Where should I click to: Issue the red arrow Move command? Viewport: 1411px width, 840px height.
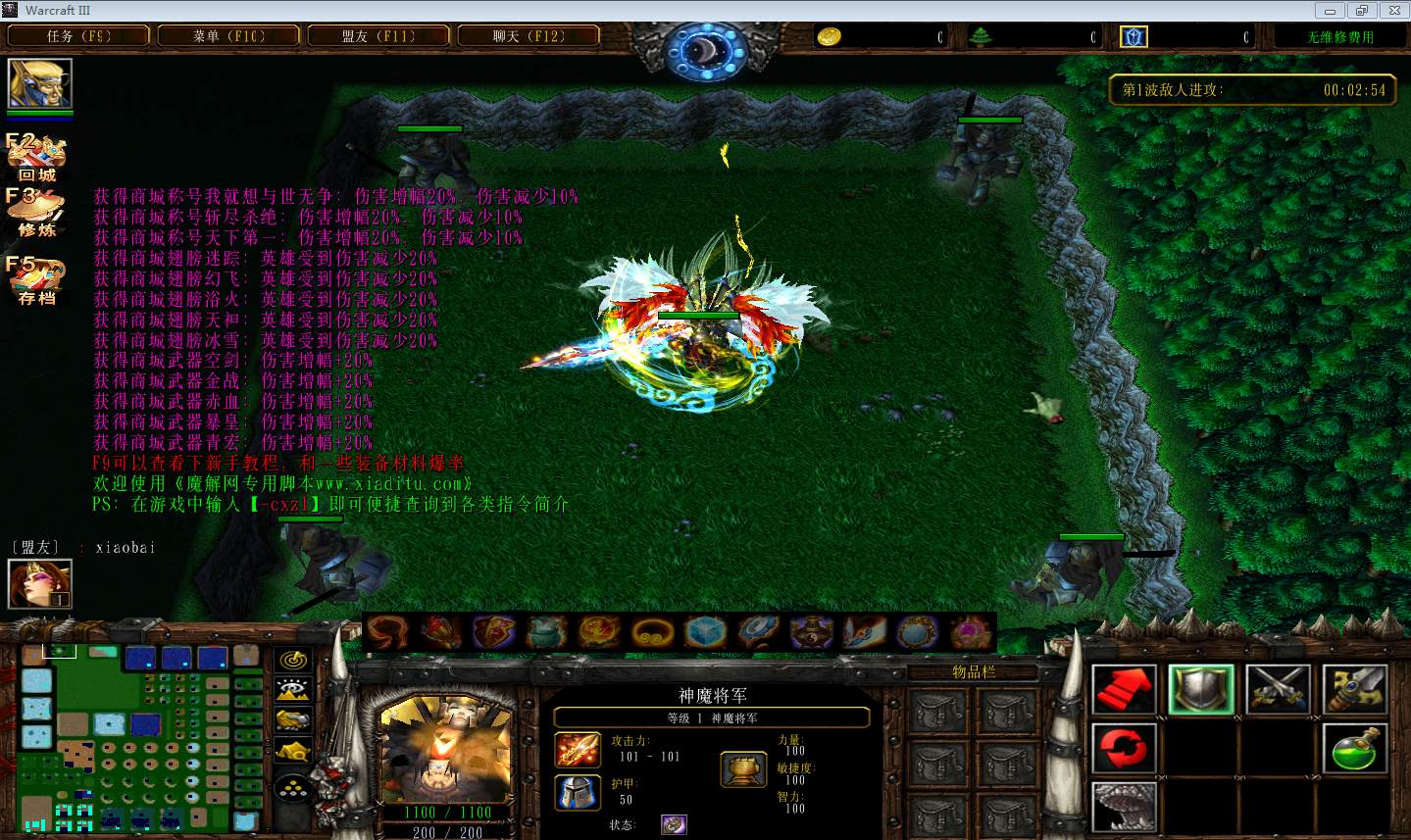click(1125, 689)
